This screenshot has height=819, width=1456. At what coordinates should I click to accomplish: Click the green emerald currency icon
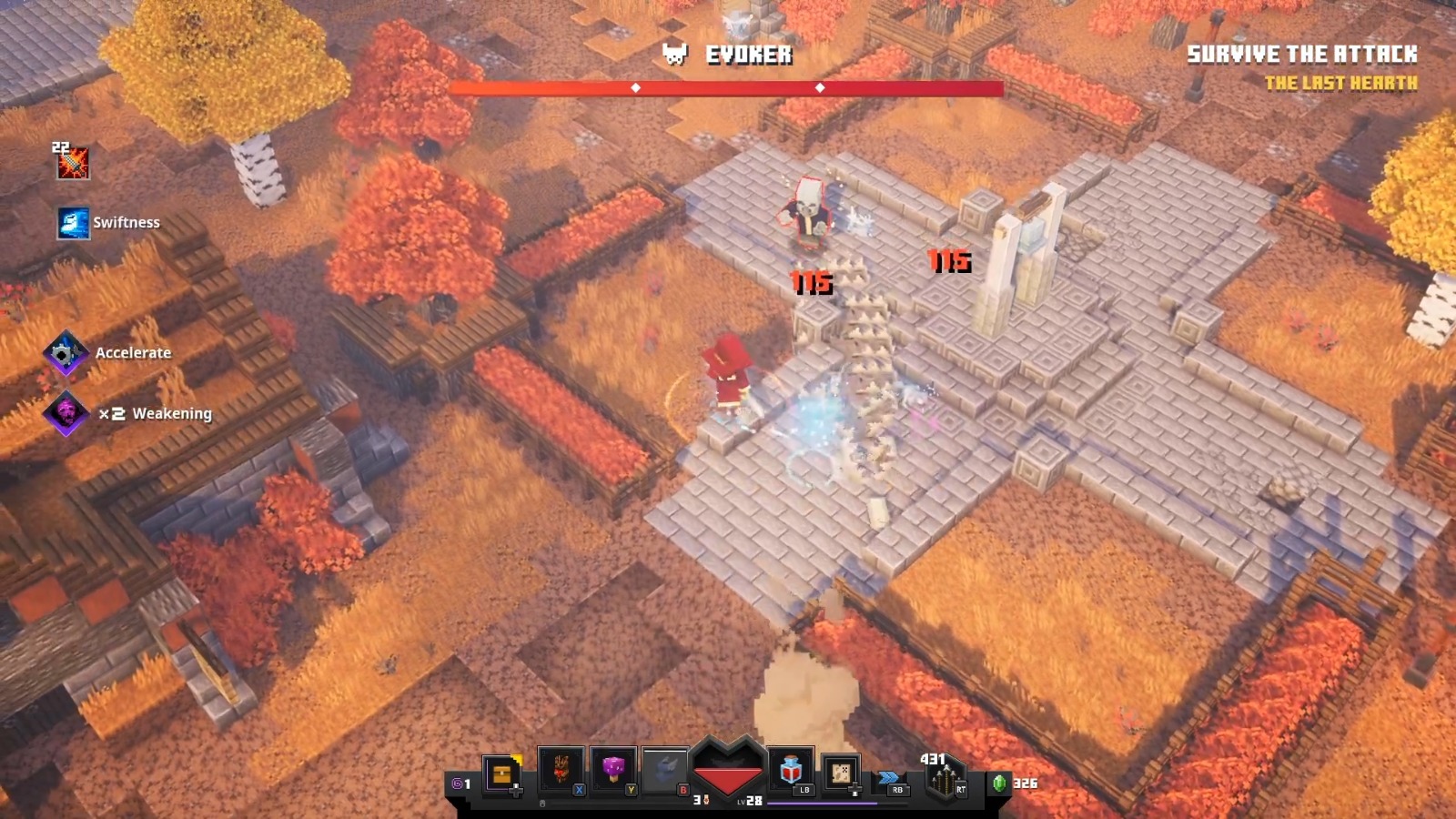(999, 783)
